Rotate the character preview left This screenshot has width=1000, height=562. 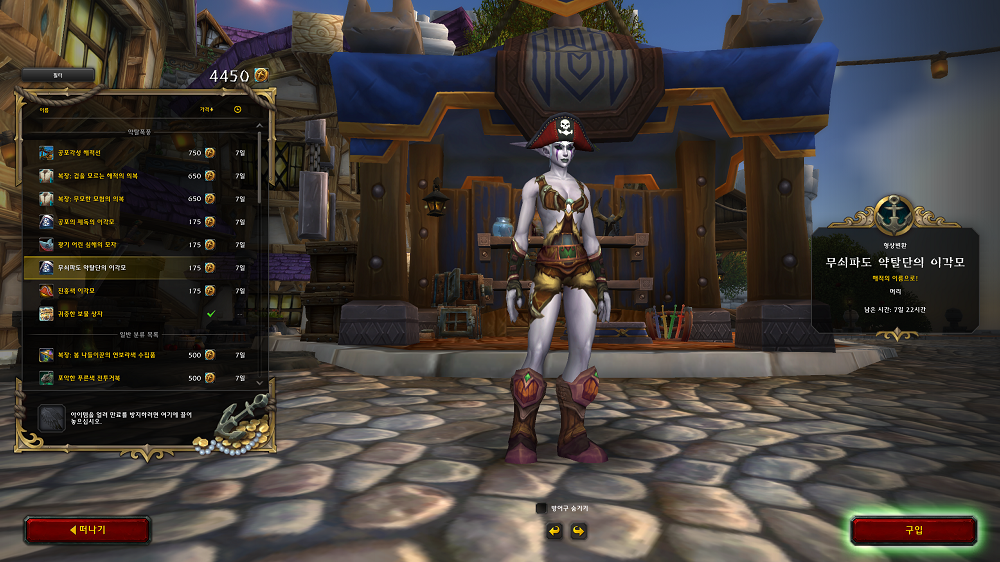click(x=554, y=530)
